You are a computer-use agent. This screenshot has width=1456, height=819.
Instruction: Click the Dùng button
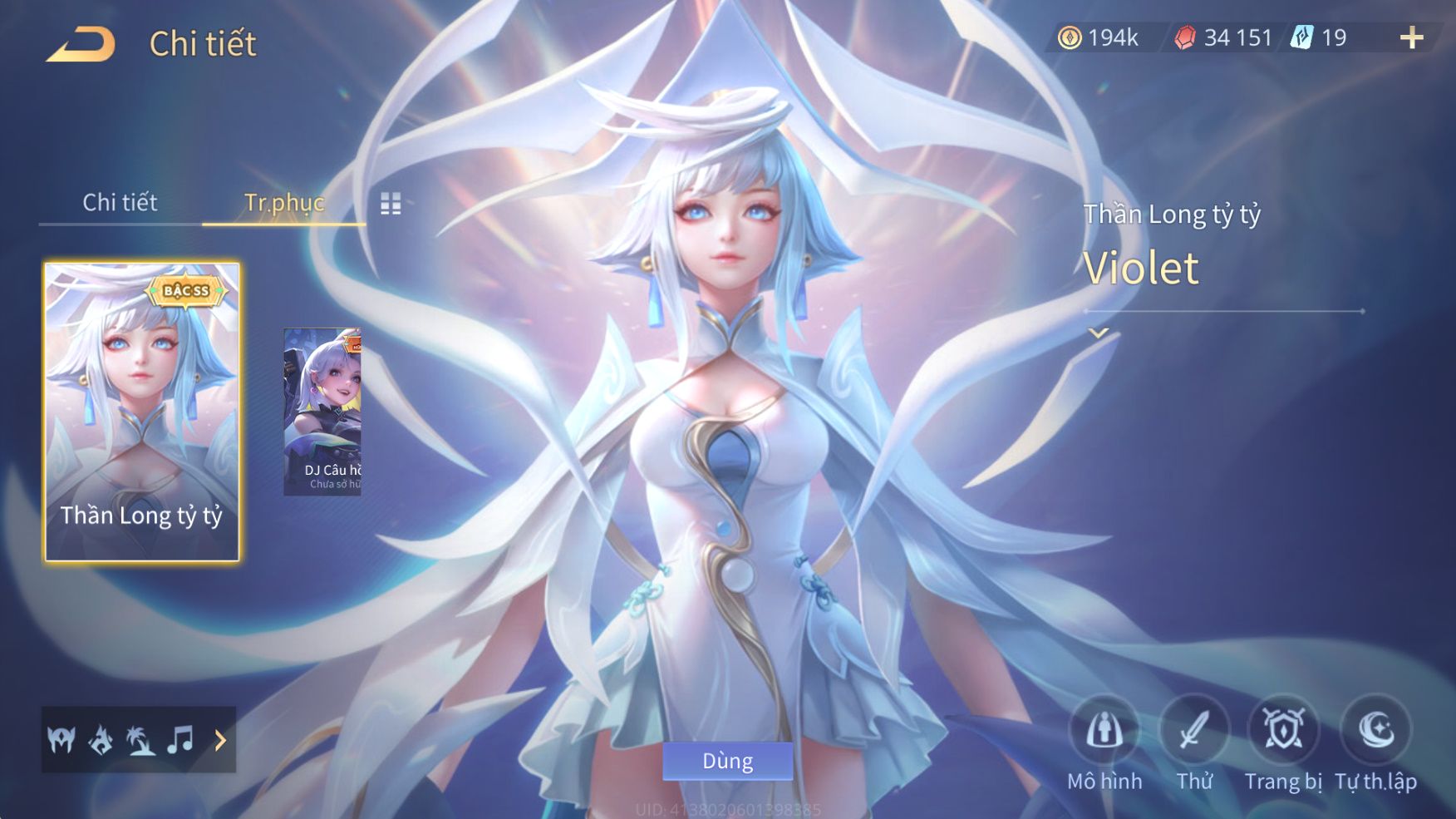click(x=727, y=761)
